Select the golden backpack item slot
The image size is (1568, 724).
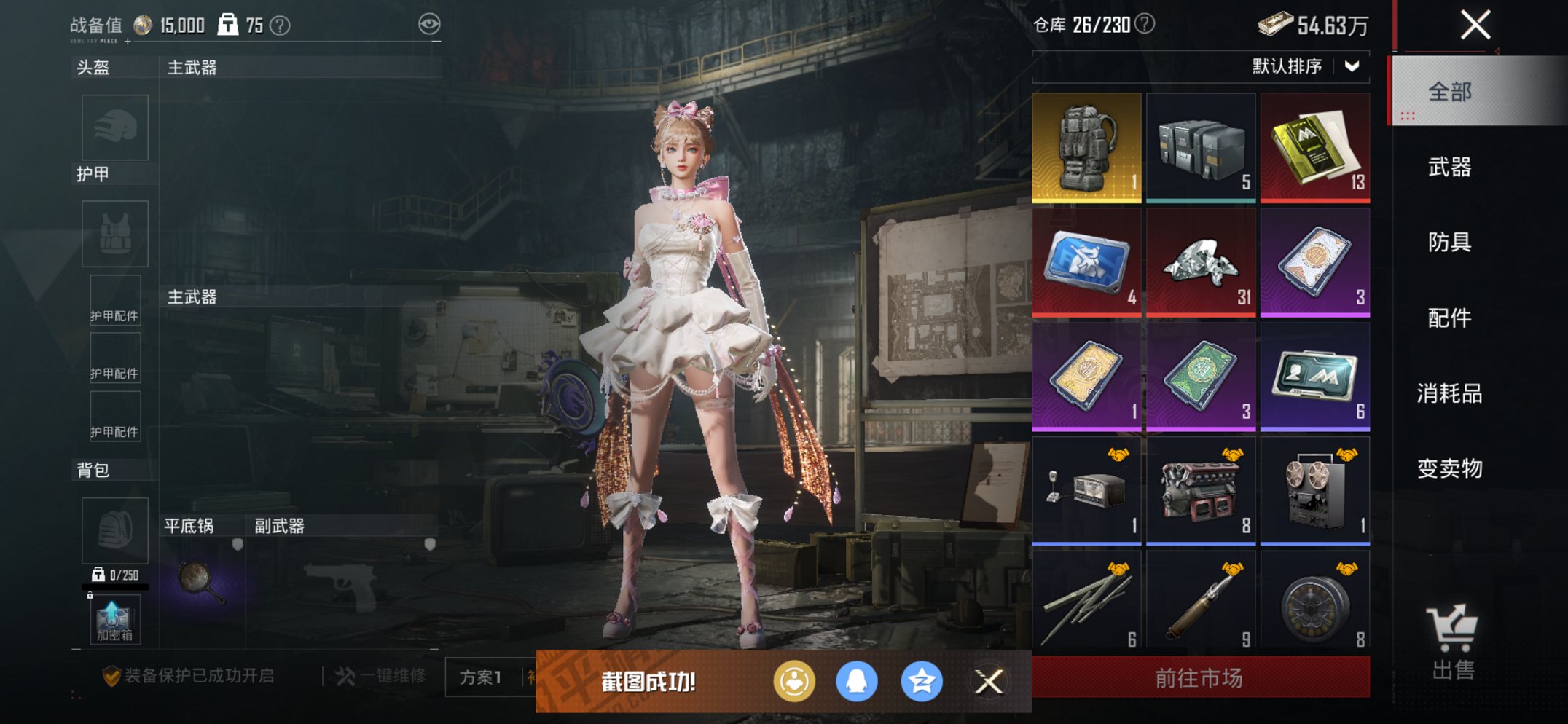[1086, 147]
